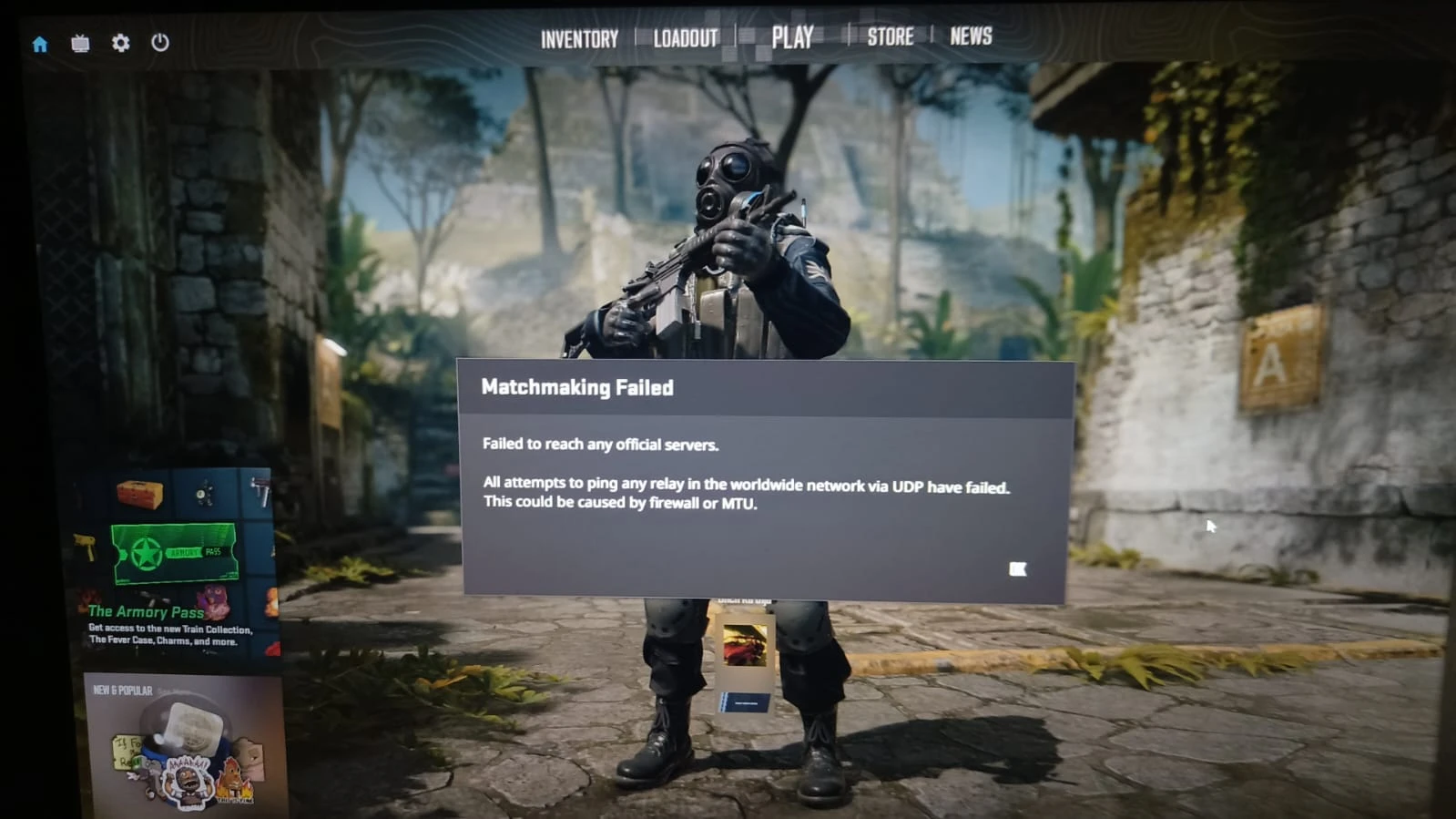Open the LOADOUT tab

(x=684, y=38)
